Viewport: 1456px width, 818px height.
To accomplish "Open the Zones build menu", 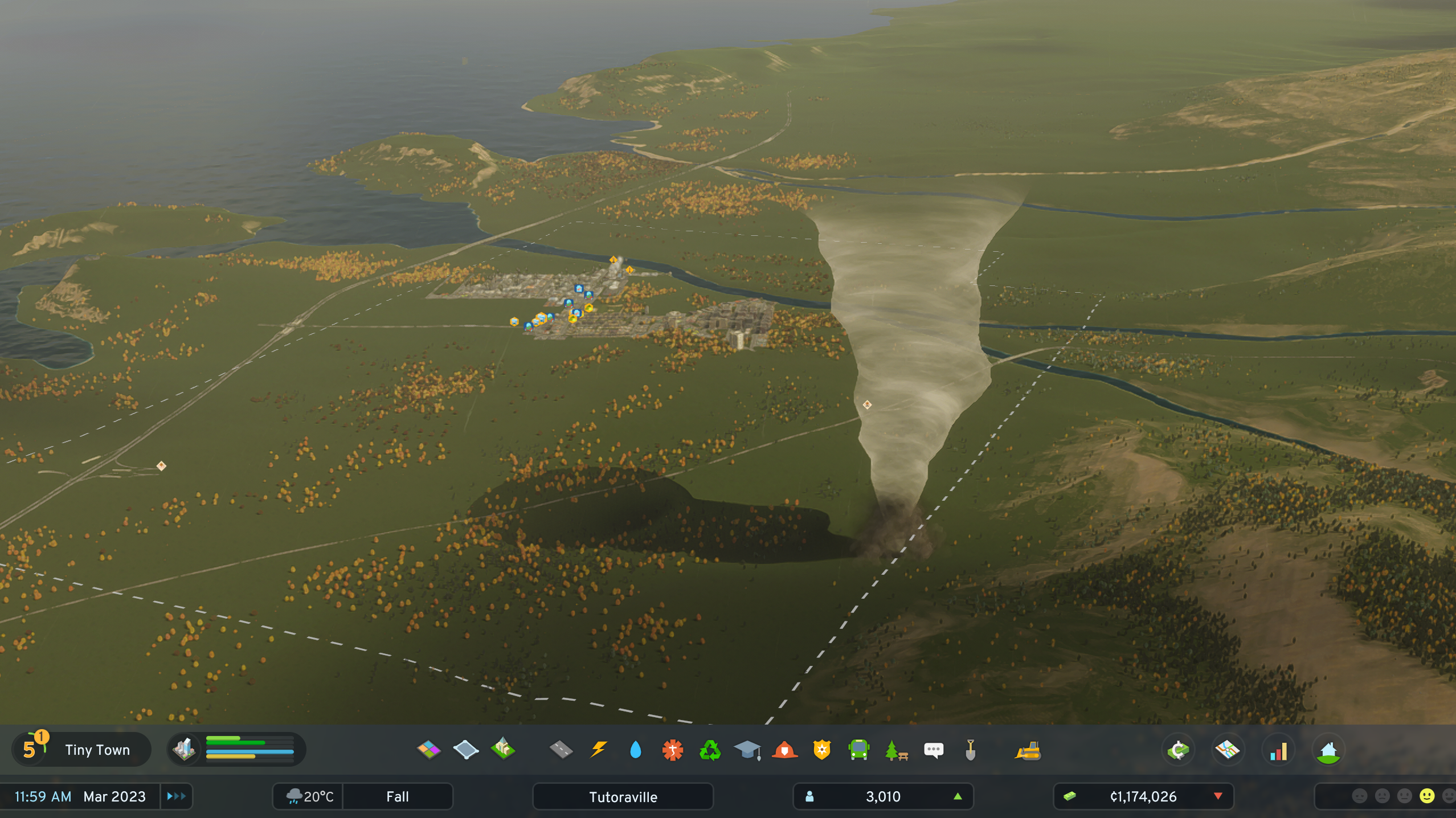I will tap(428, 750).
